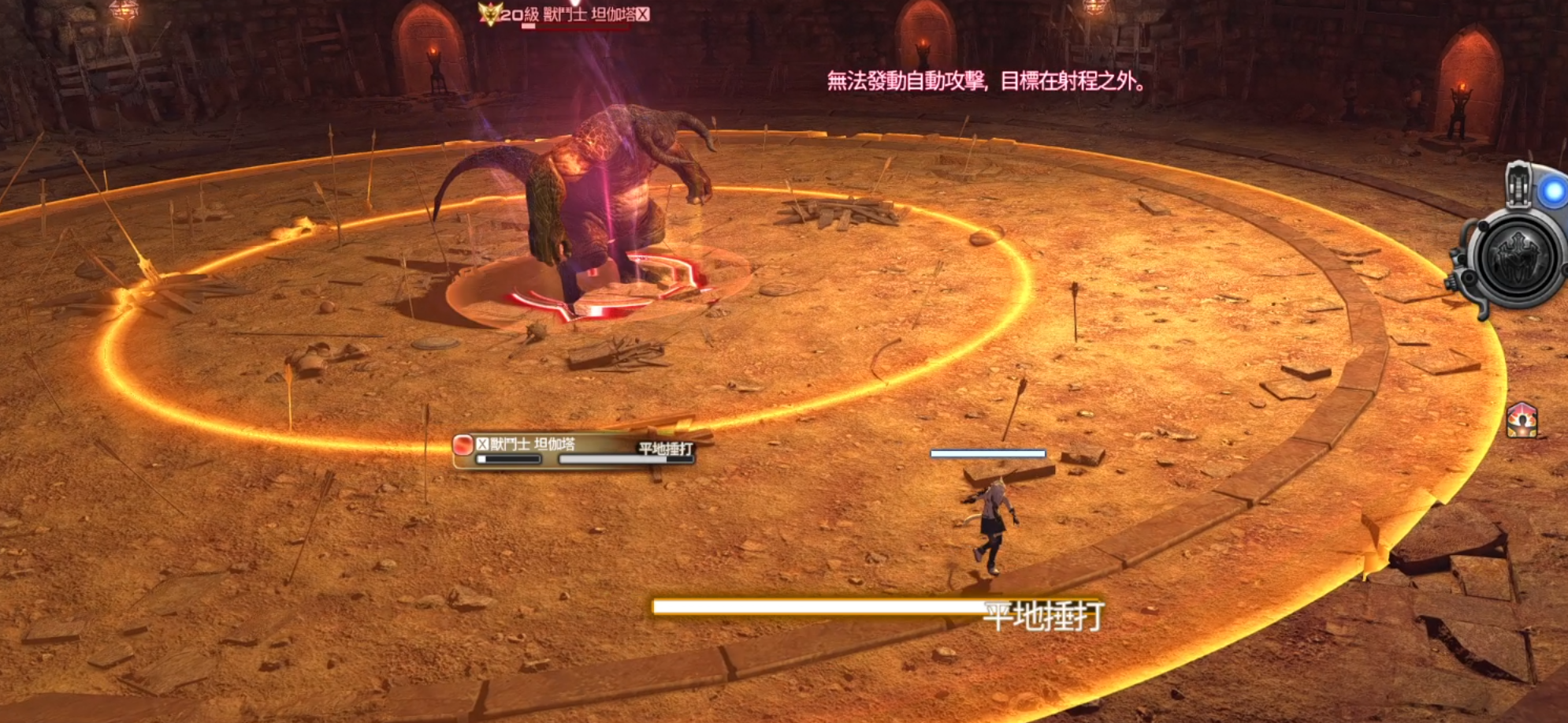Tap the blue orb on the job gauge
The width and height of the screenshot is (1568, 723).
click(1553, 192)
